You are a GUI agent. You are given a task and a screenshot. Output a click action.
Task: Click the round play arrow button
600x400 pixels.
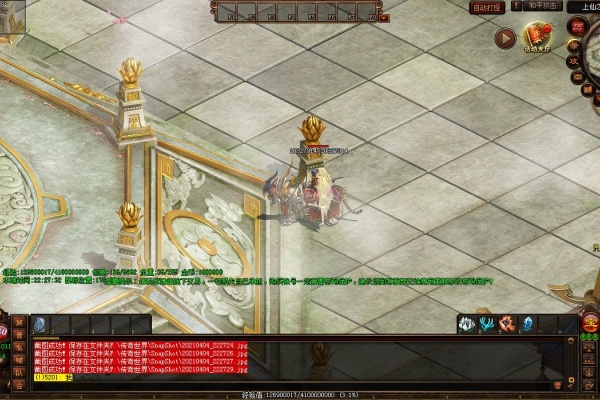506,38
